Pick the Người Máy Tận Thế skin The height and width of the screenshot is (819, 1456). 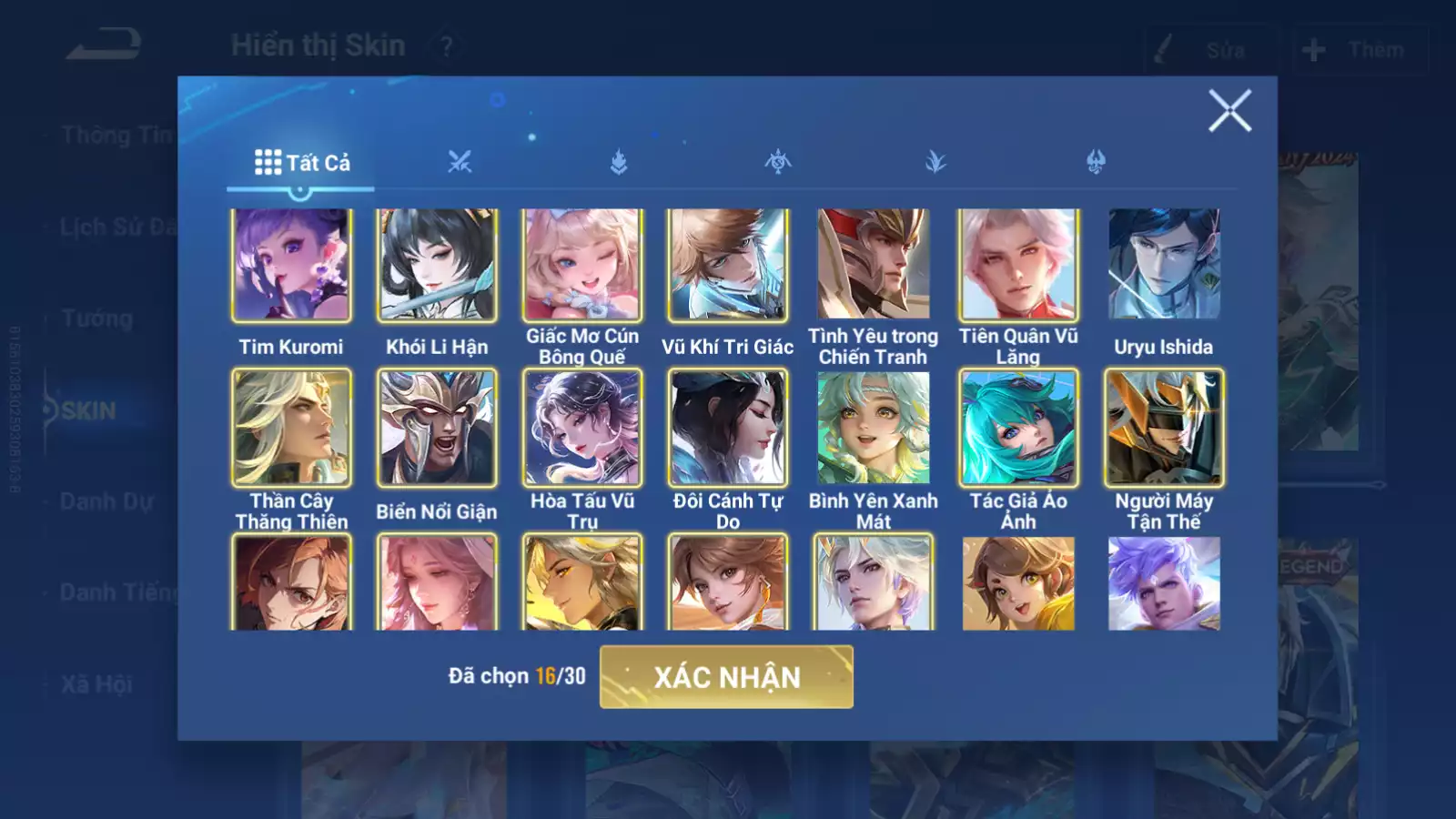pos(1164,428)
